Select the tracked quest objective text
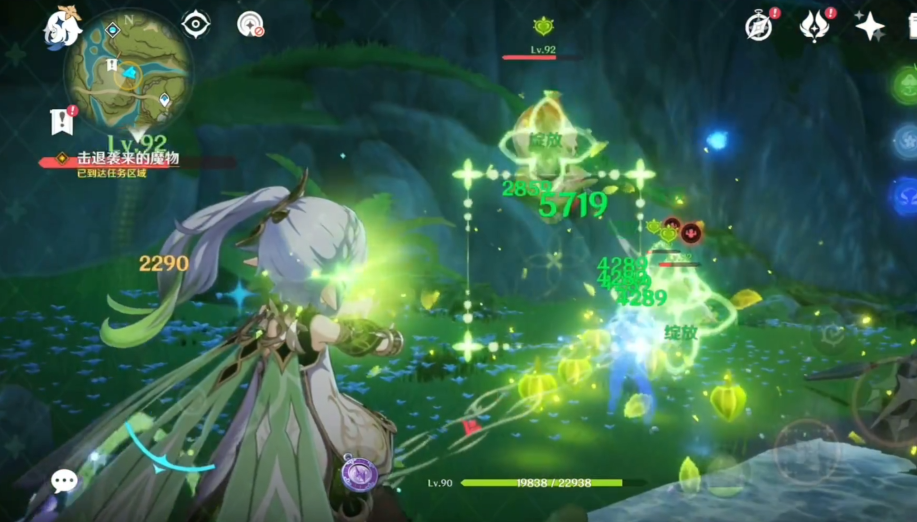Image resolution: width=917 pixels, height=522 pixels. click(x=128, y=159)
